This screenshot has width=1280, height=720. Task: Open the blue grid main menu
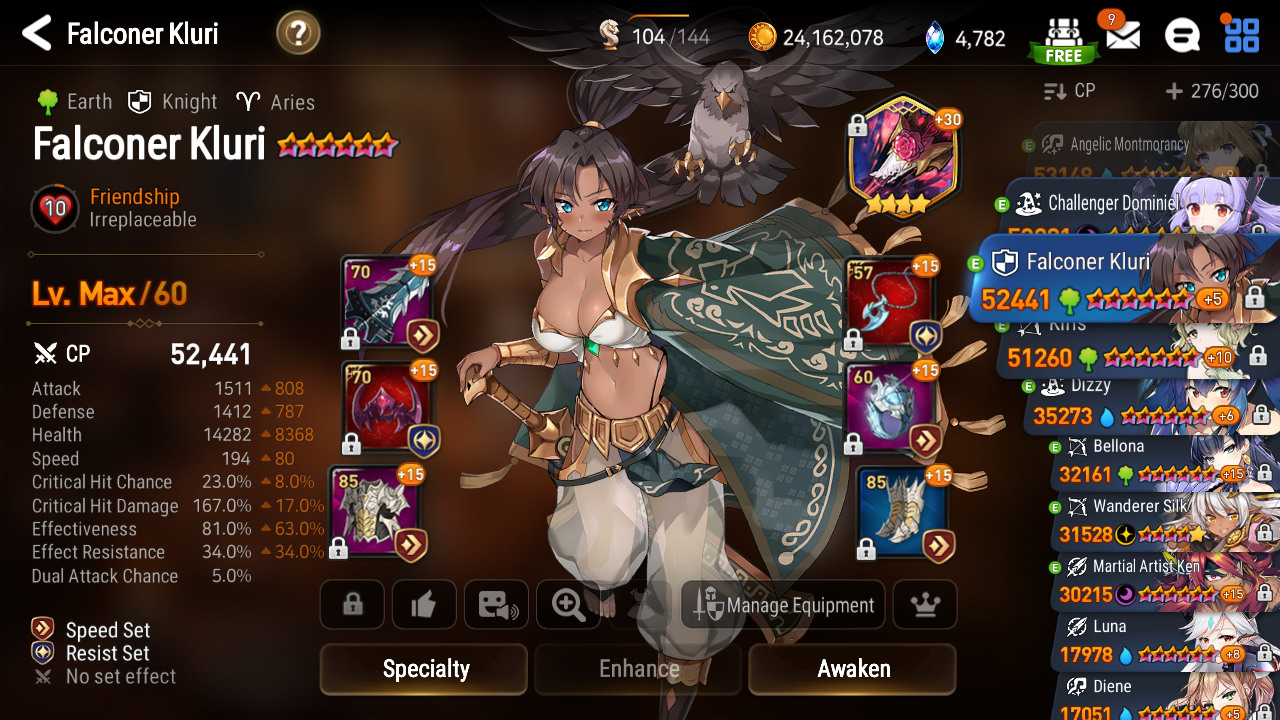point(1242,35)
